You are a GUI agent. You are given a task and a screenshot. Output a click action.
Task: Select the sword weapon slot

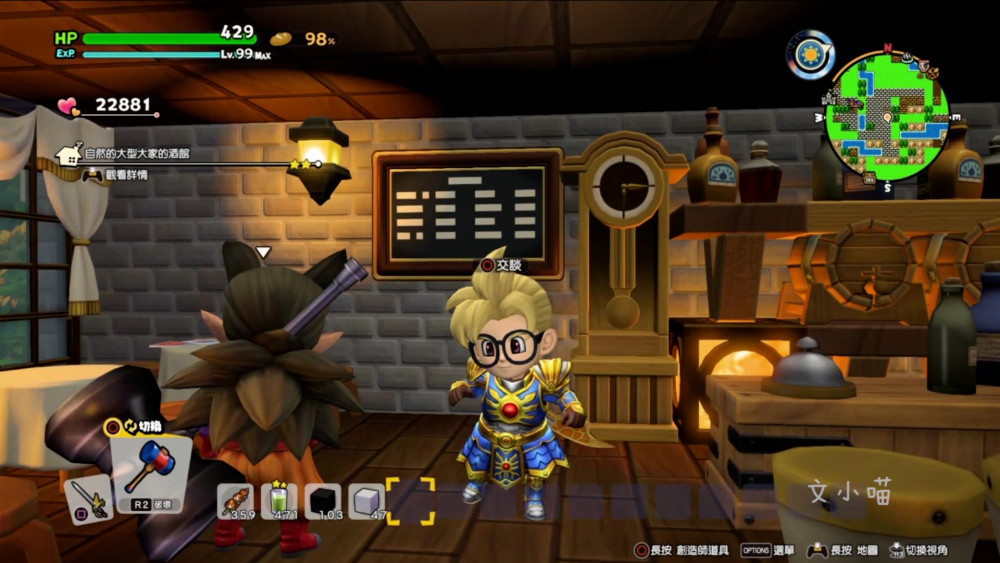(x=88, y=498)
